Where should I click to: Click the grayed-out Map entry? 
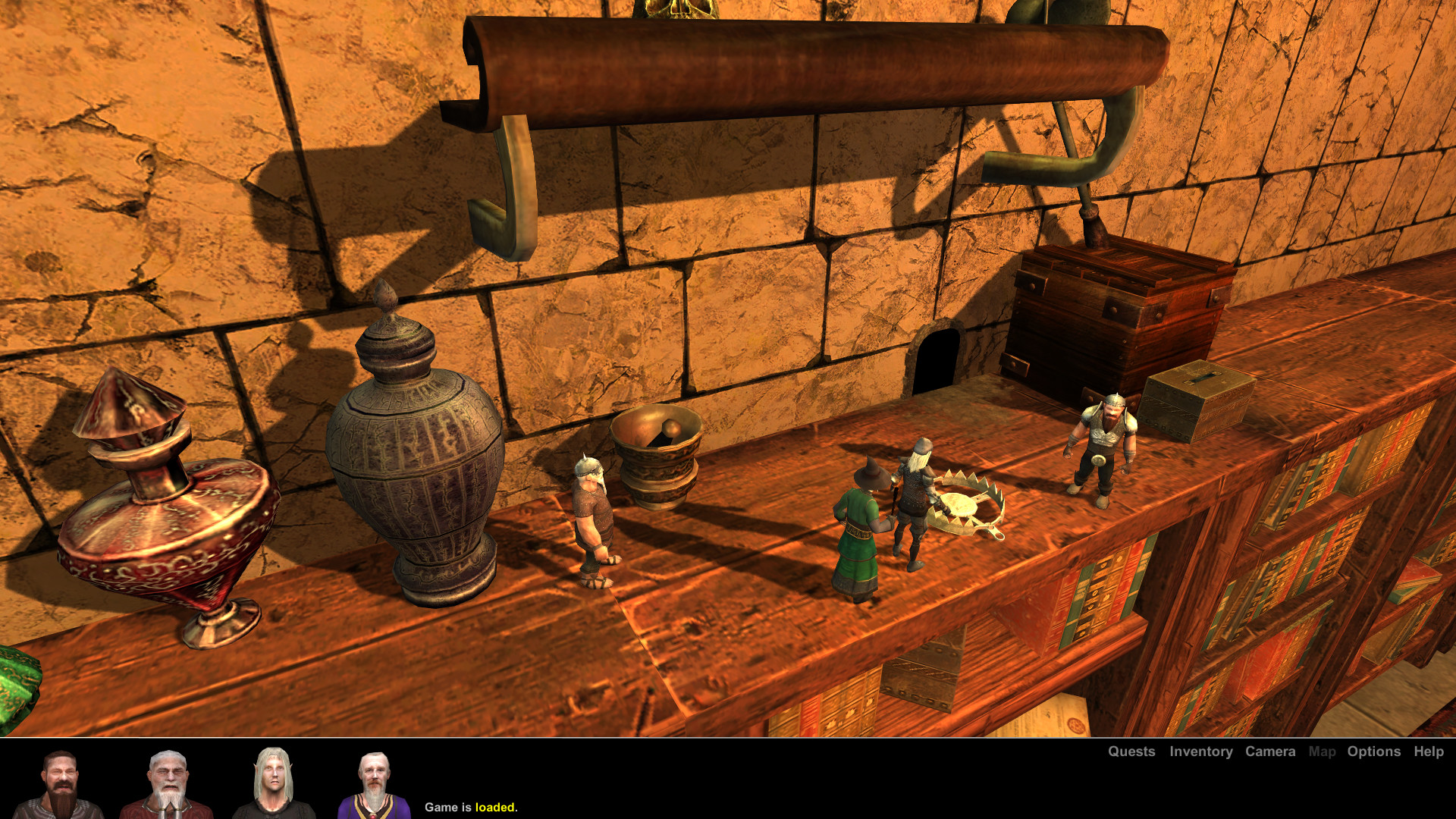1323,752
